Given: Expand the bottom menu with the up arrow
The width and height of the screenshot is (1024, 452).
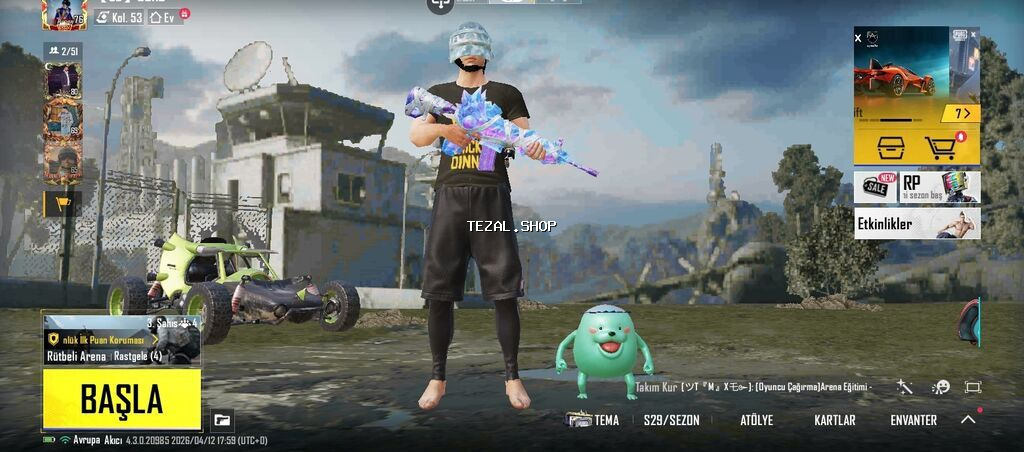Looking at the screenshot, I should 968,420.
